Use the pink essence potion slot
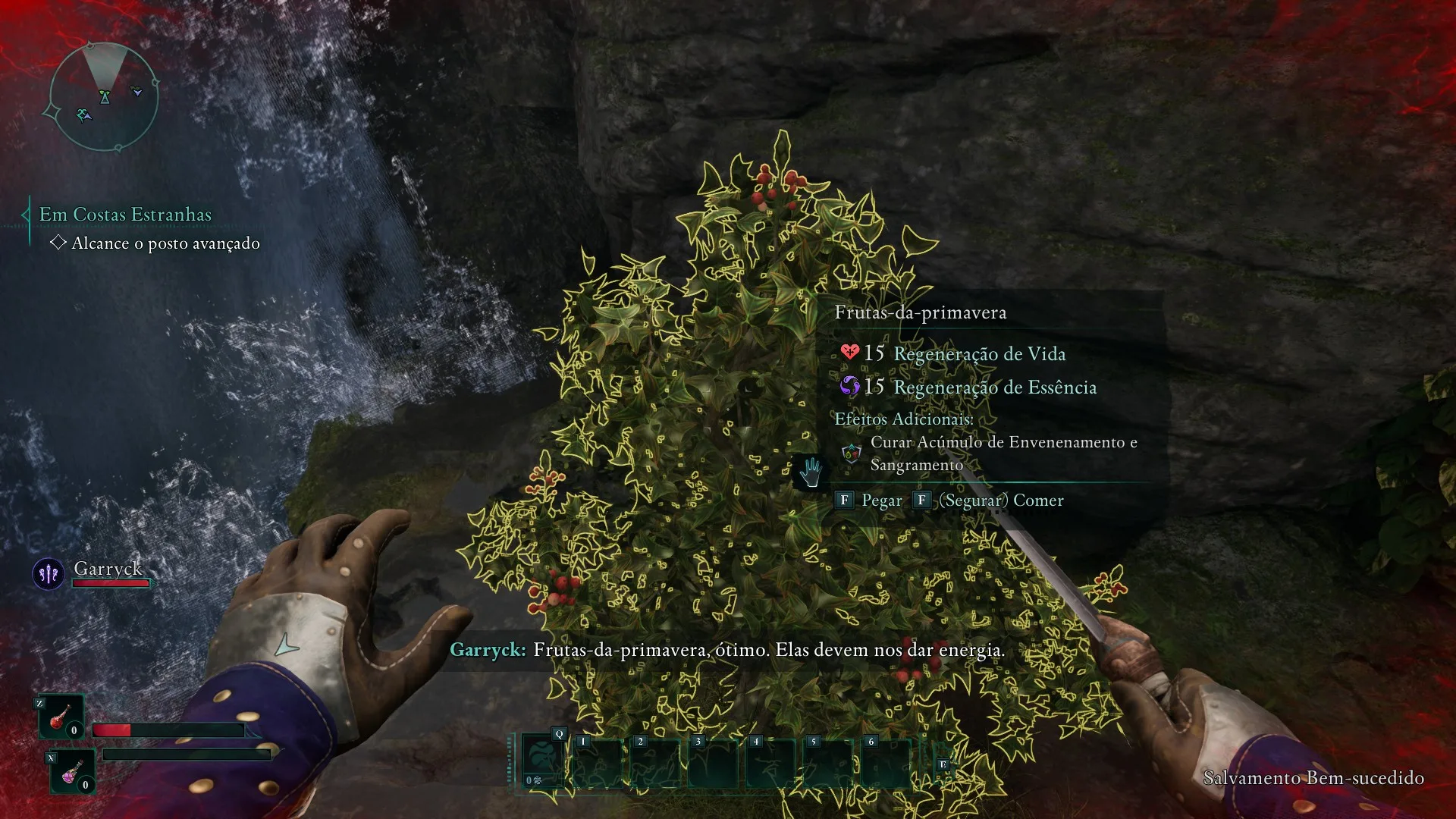The image size is (1456, 819). coord(73,770)
